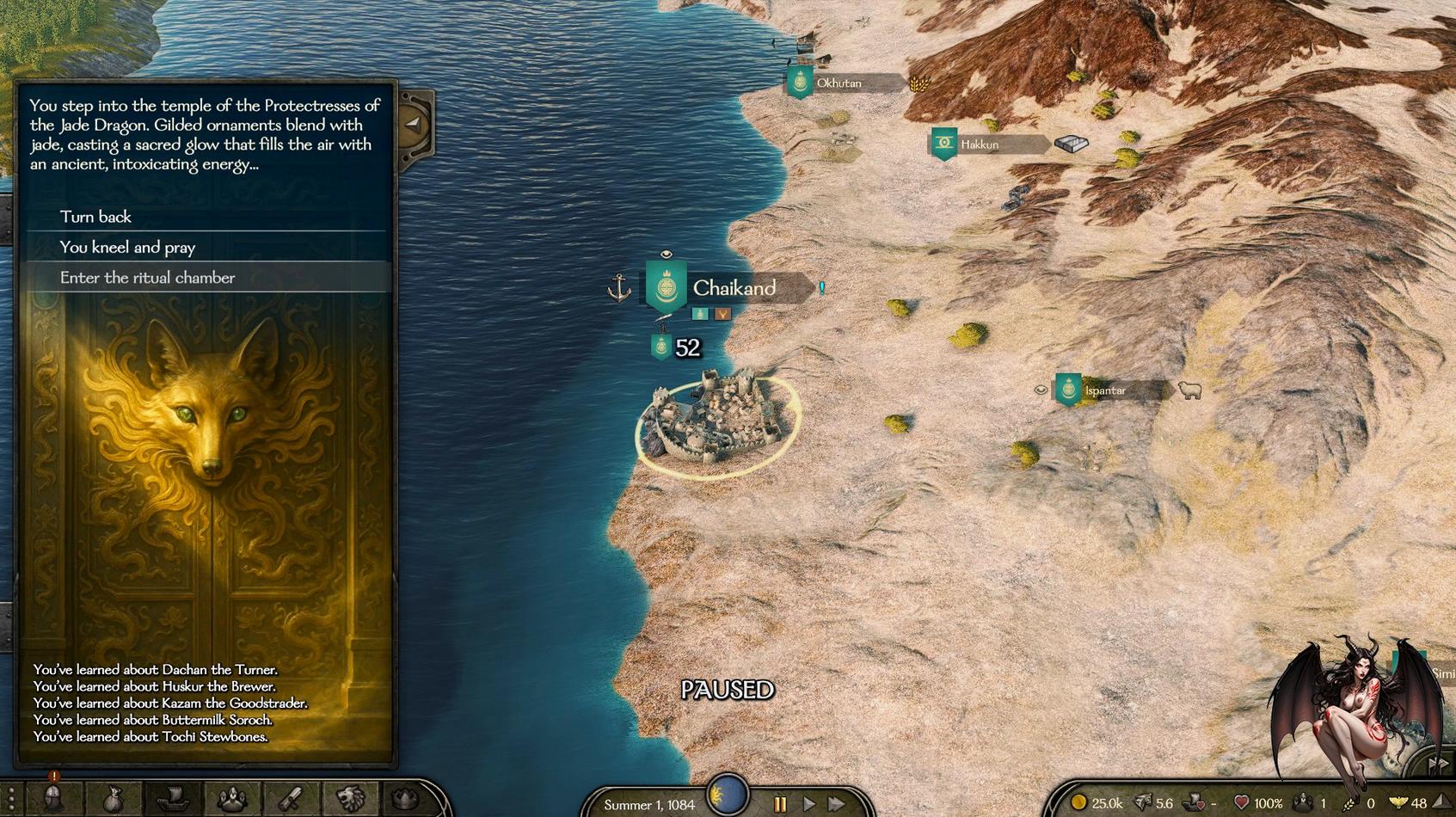This screenshot has height=817, width=1456.
Task: Activate the fast-forward time button
Action: tap(837, 805)
